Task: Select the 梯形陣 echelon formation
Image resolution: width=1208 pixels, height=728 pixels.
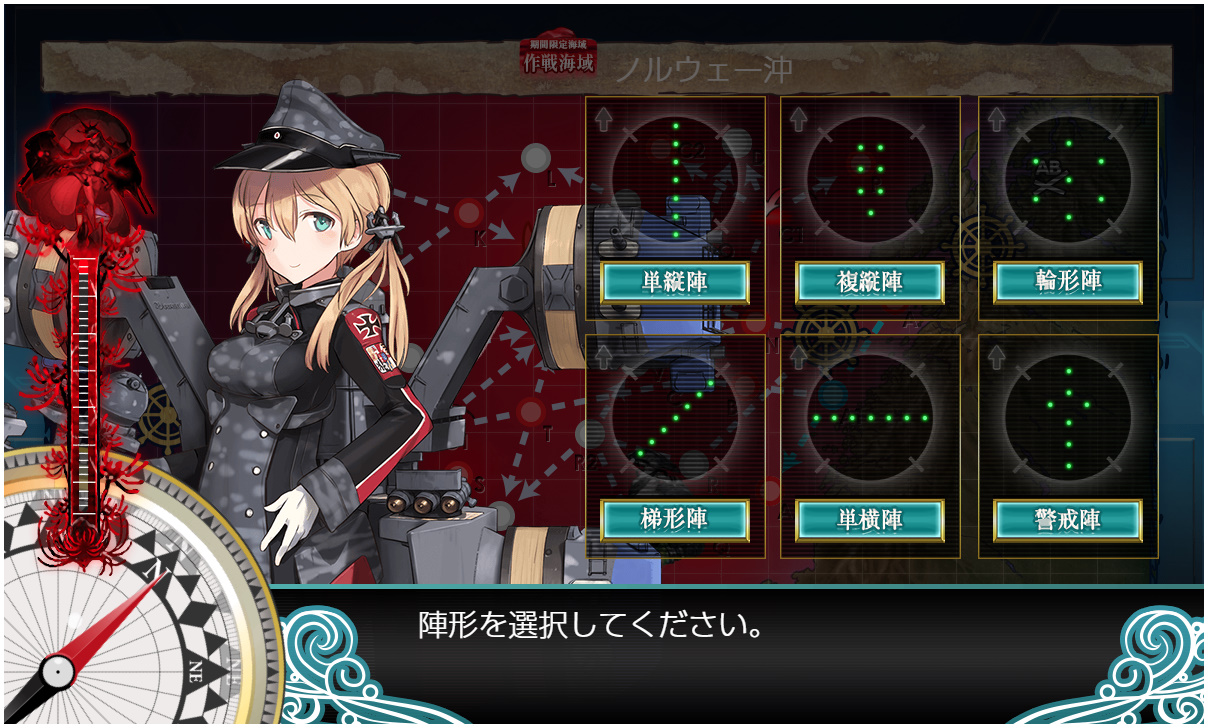Action: tap(675, 519)
